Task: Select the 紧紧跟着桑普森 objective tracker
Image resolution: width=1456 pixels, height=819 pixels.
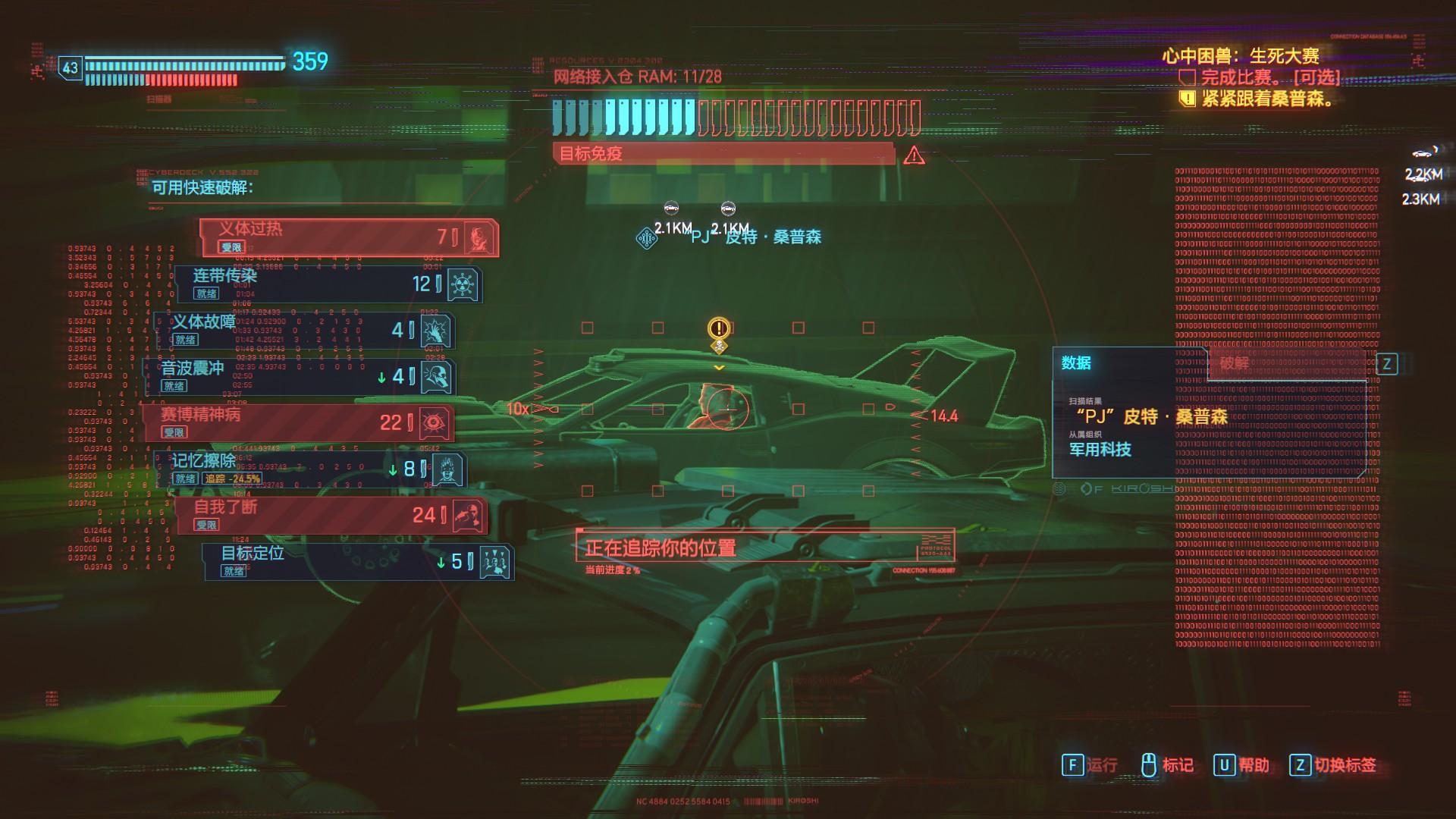Action: 1266,99
